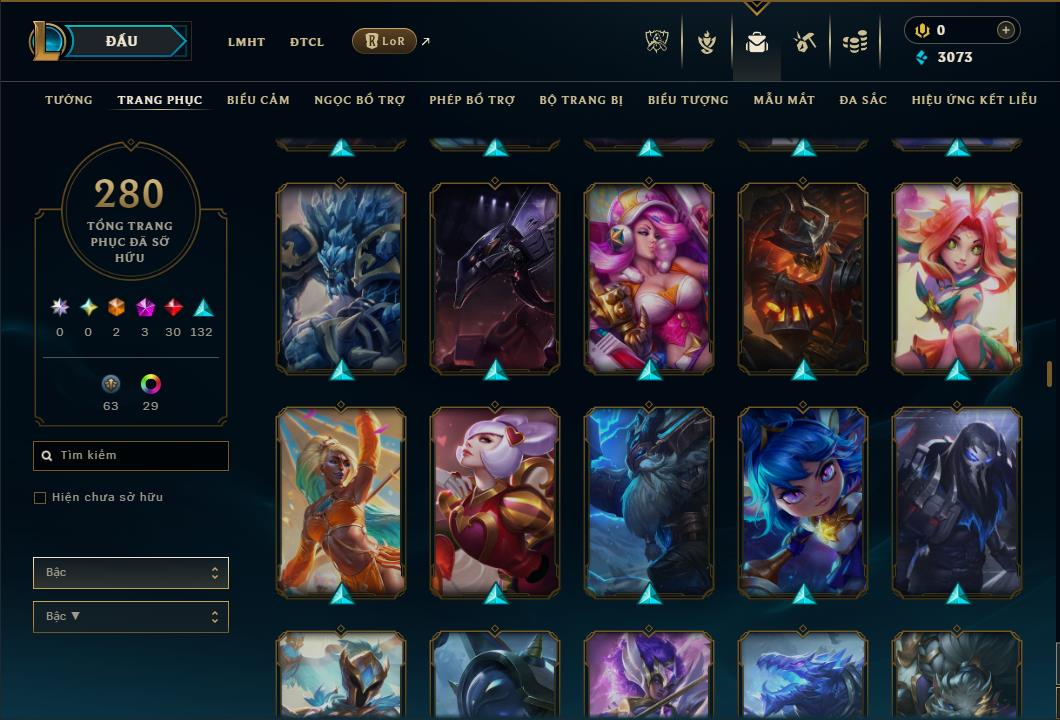Switch to the BIỂU CẢM tab
The height and width of the screenshot is (720, 1060).
tap(258, 100)
